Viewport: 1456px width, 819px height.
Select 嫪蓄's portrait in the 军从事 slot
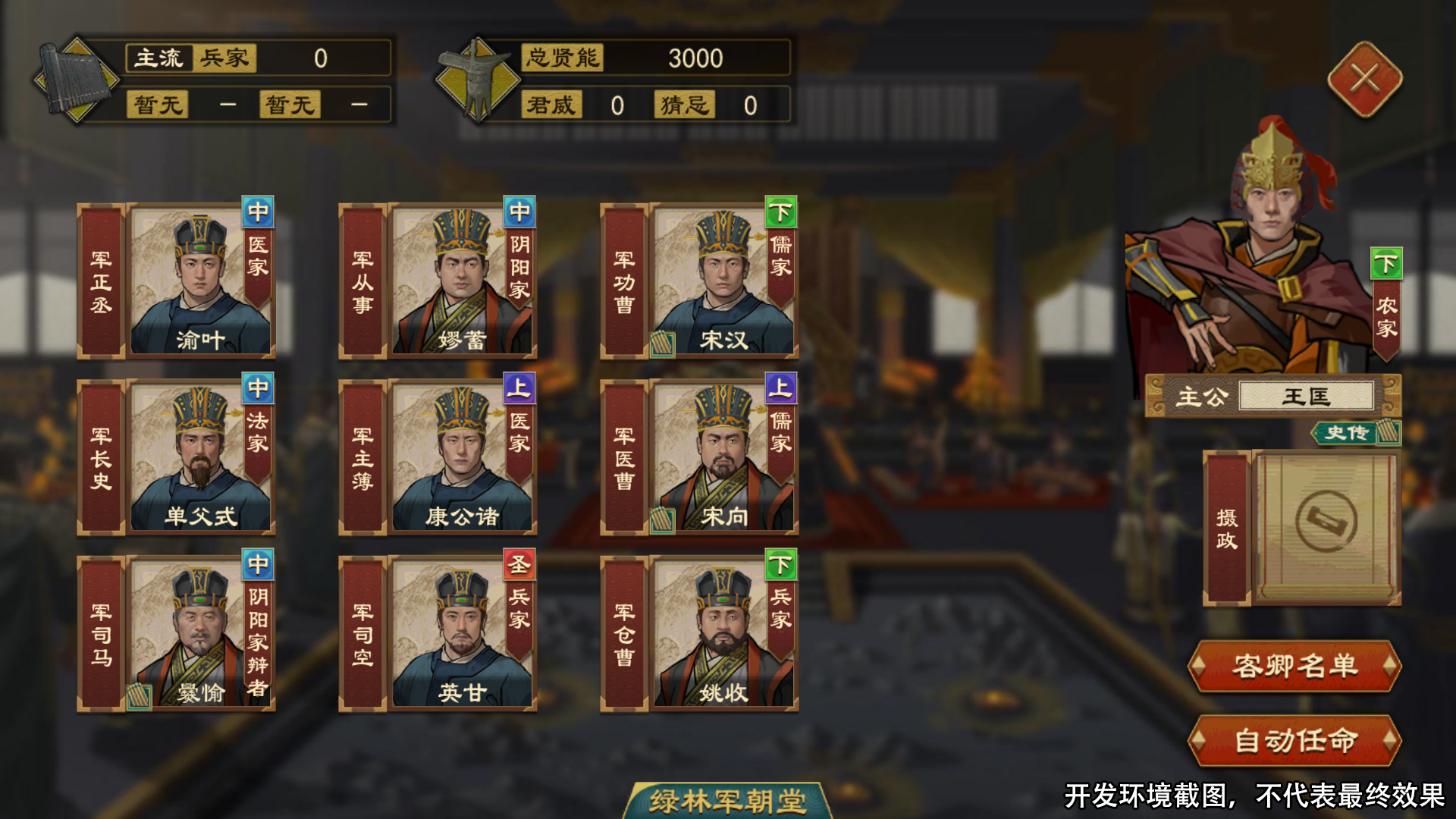459,281
